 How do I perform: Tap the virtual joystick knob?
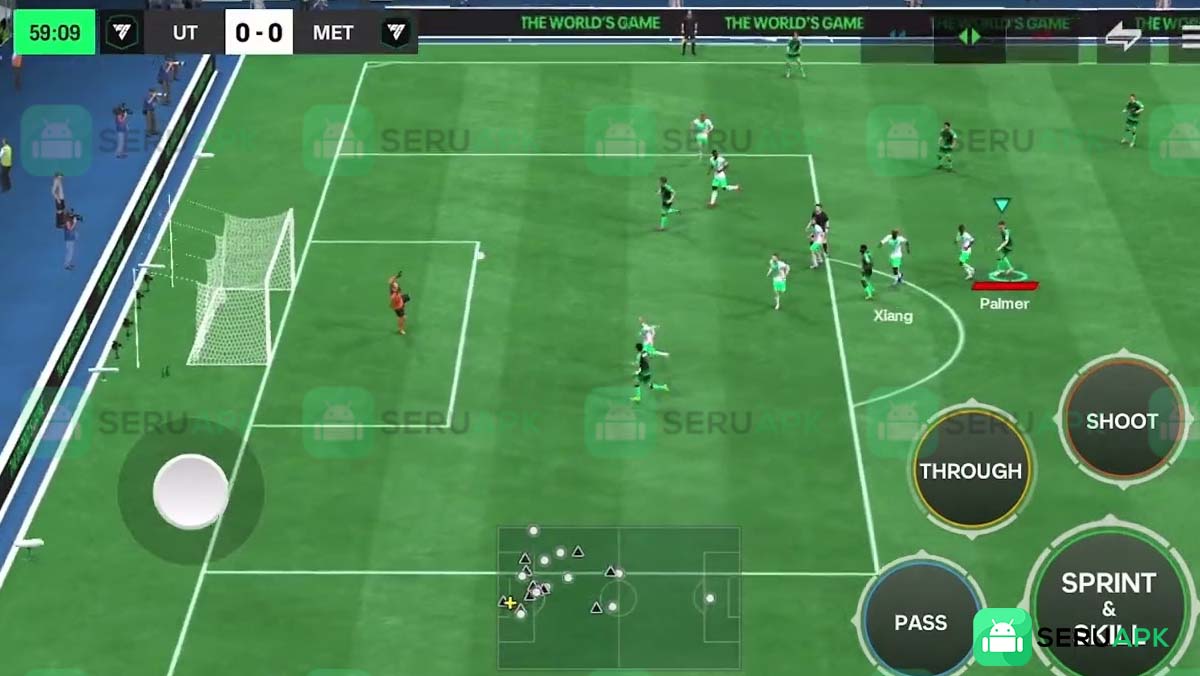click(190, 491)
